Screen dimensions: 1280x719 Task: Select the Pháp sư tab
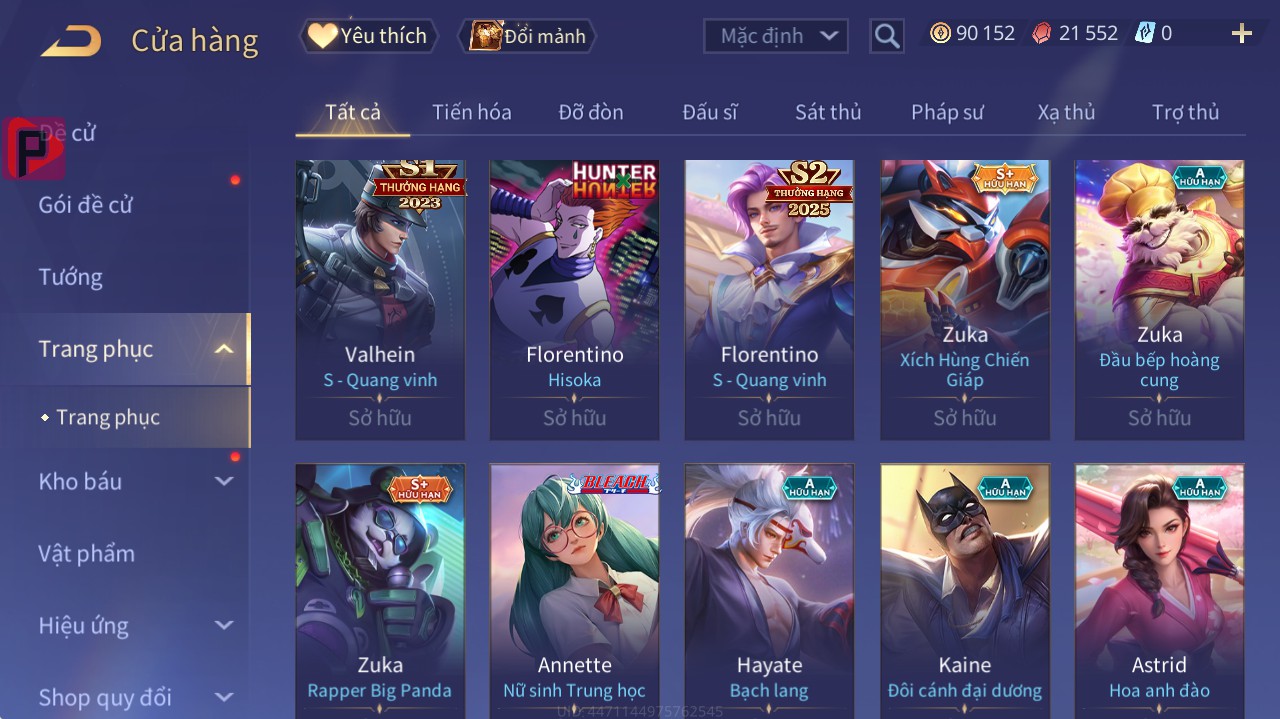pyautogui.click(x=947, y=112)
